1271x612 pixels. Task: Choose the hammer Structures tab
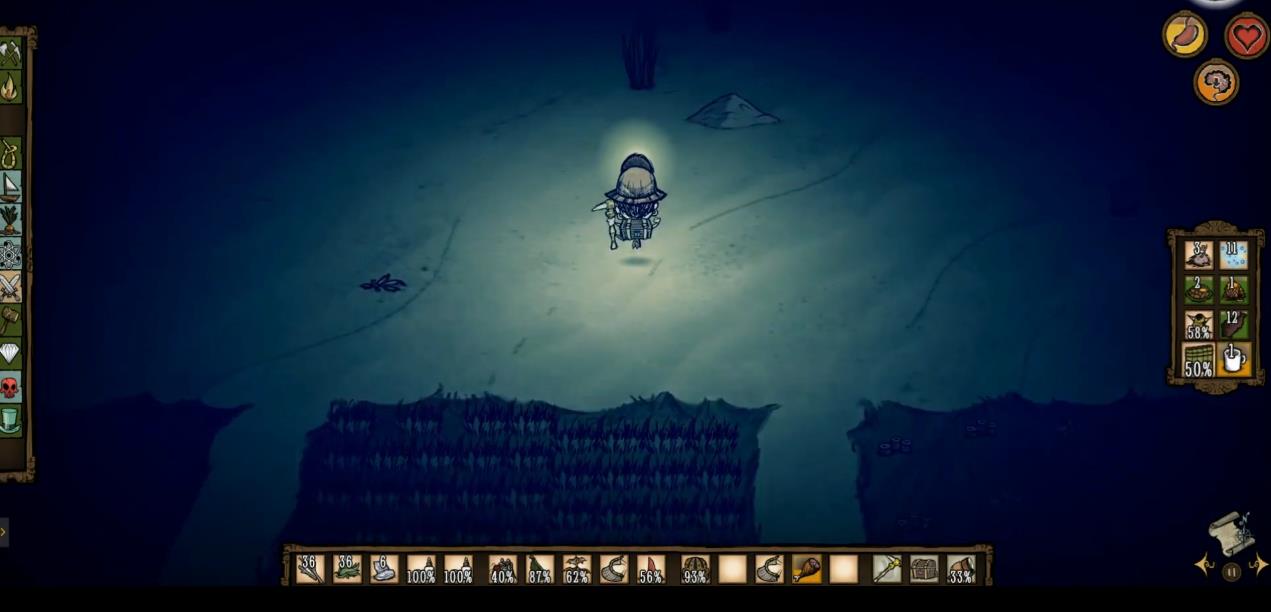(10, 320)
